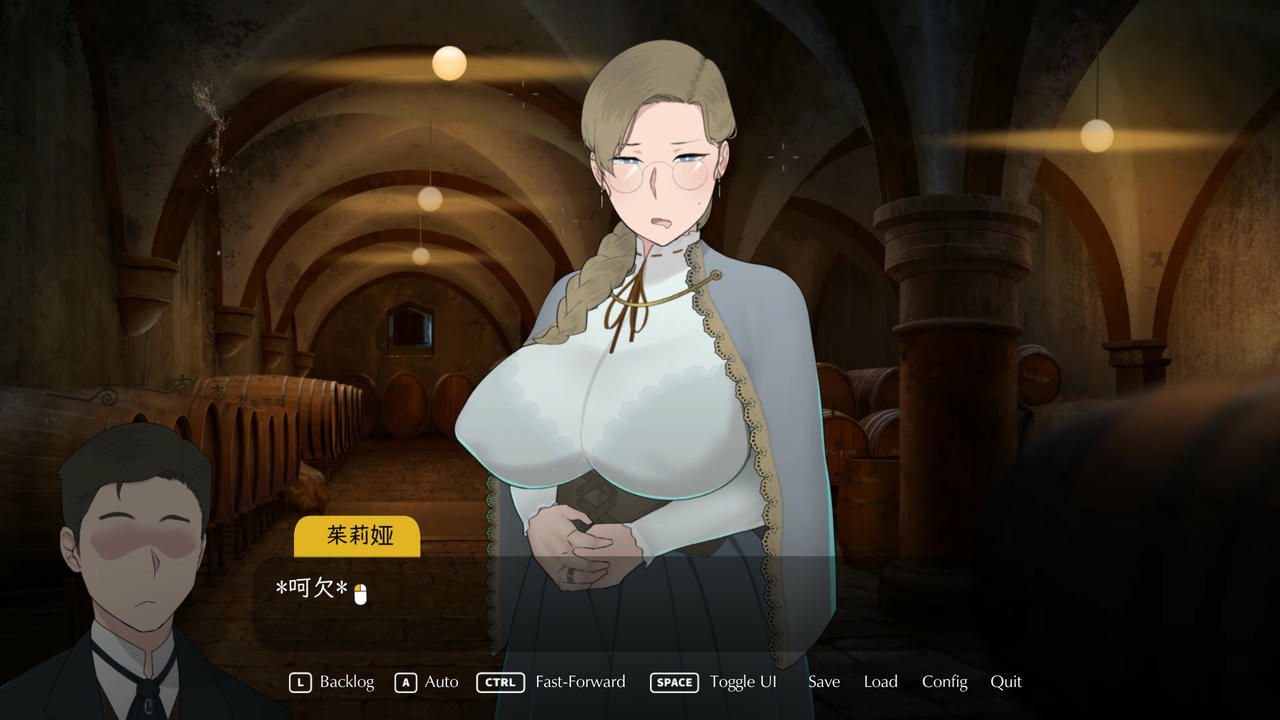Open the Save screen
The height and width of the screenshot is (720, 1280).
coord(823,681)
